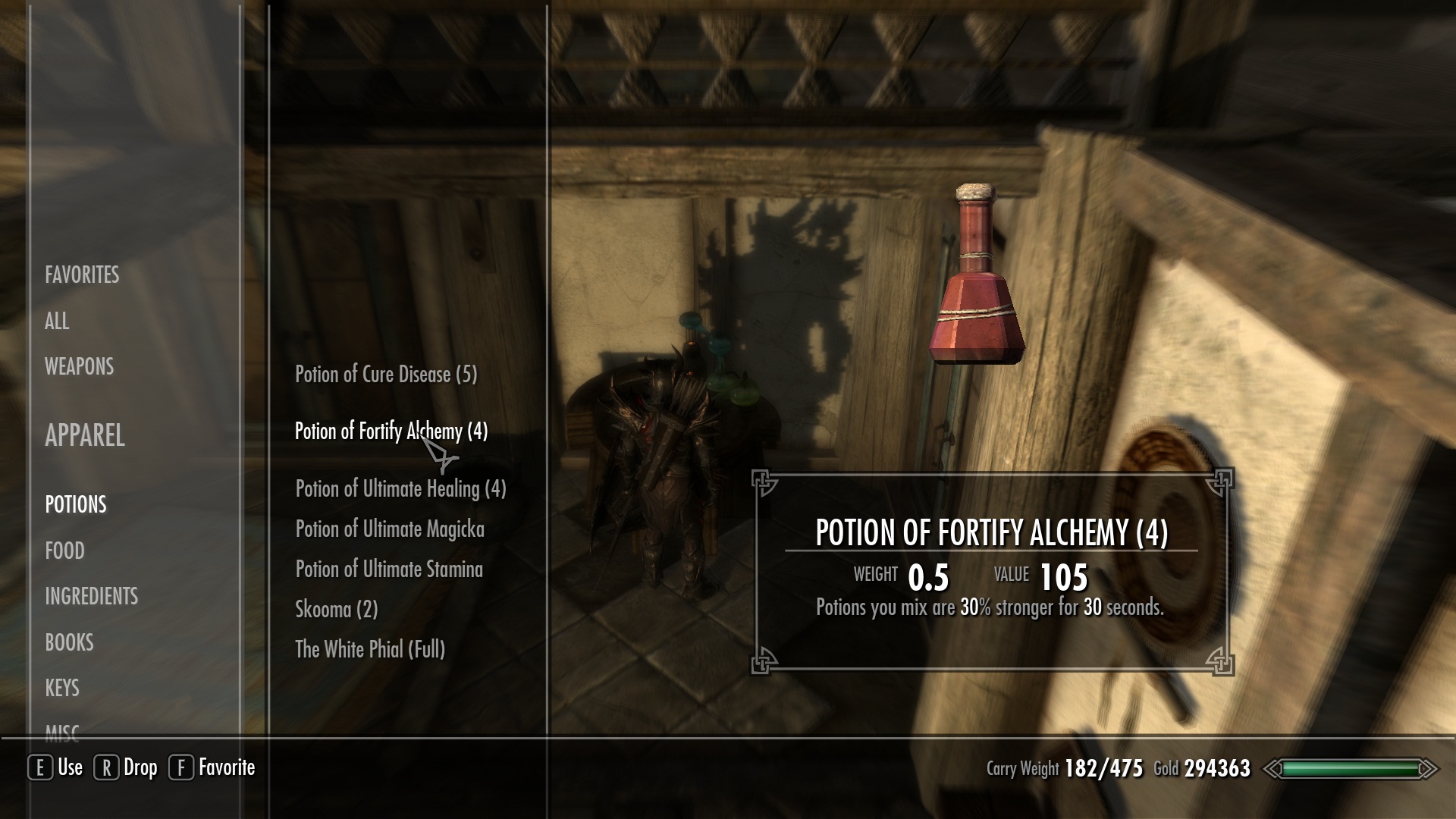This screenshot has height=819, width=1456.
Task: Select the Apparel category
Action: (x=84, y=435)
